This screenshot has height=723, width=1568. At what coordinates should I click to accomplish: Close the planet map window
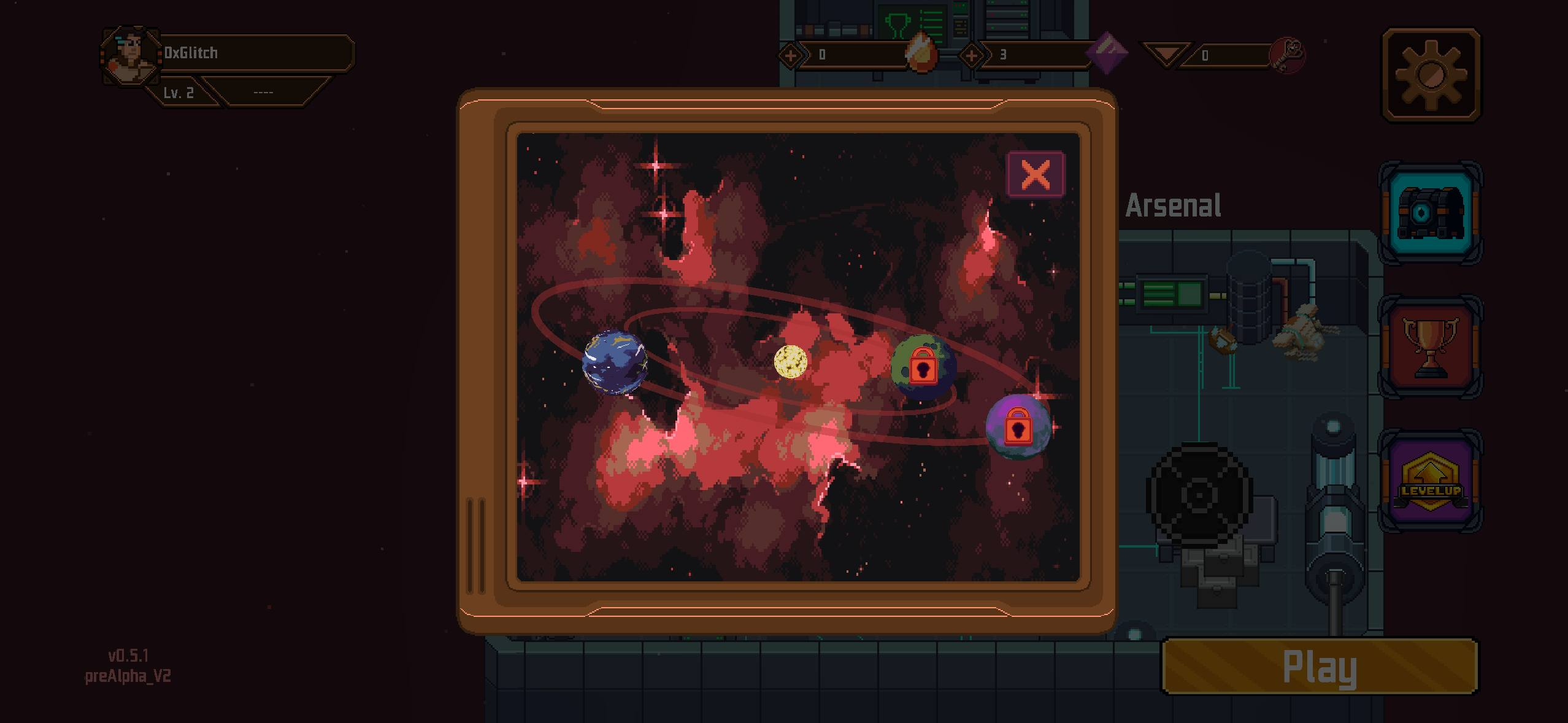tap(1036, 175)
